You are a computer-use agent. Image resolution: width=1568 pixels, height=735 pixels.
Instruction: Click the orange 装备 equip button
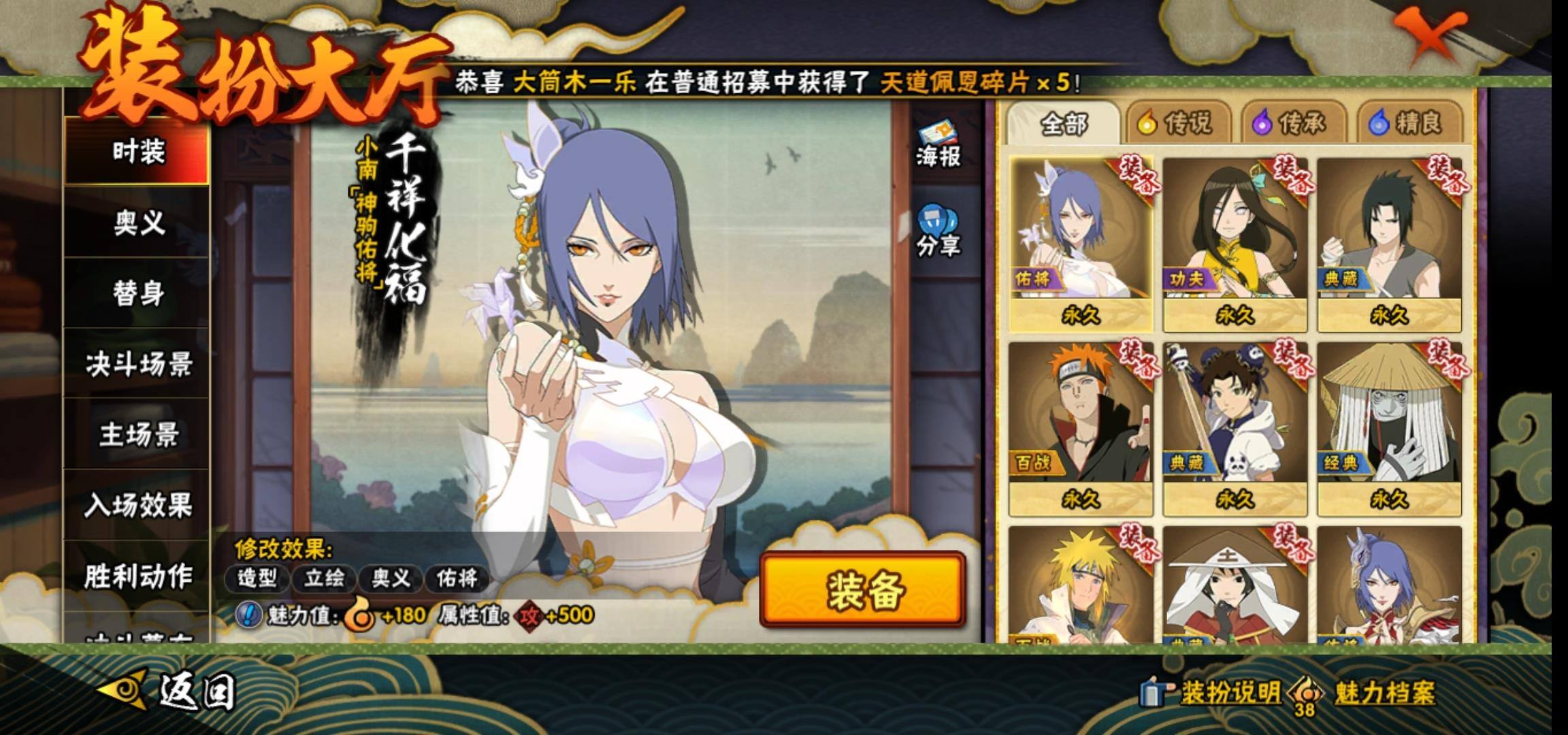tap(863, 589)
